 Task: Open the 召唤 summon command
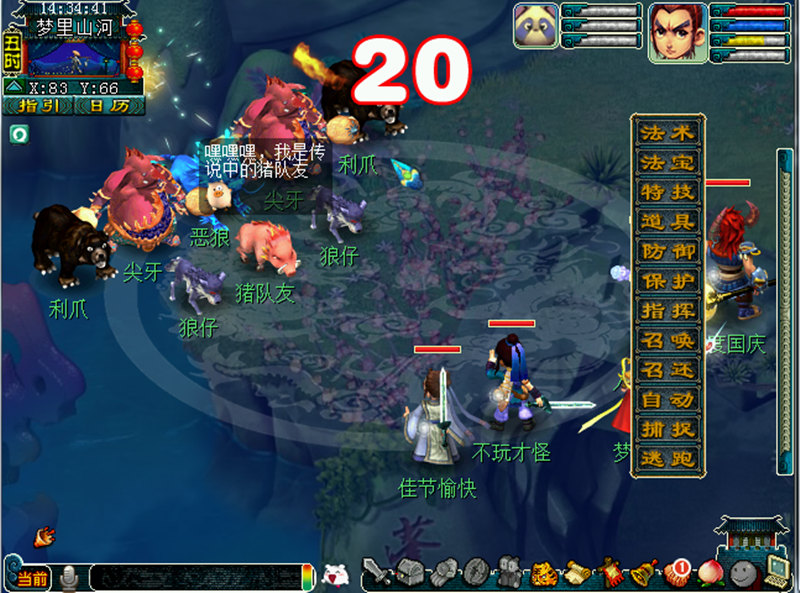pyautogui.click(x=668, y=341)
